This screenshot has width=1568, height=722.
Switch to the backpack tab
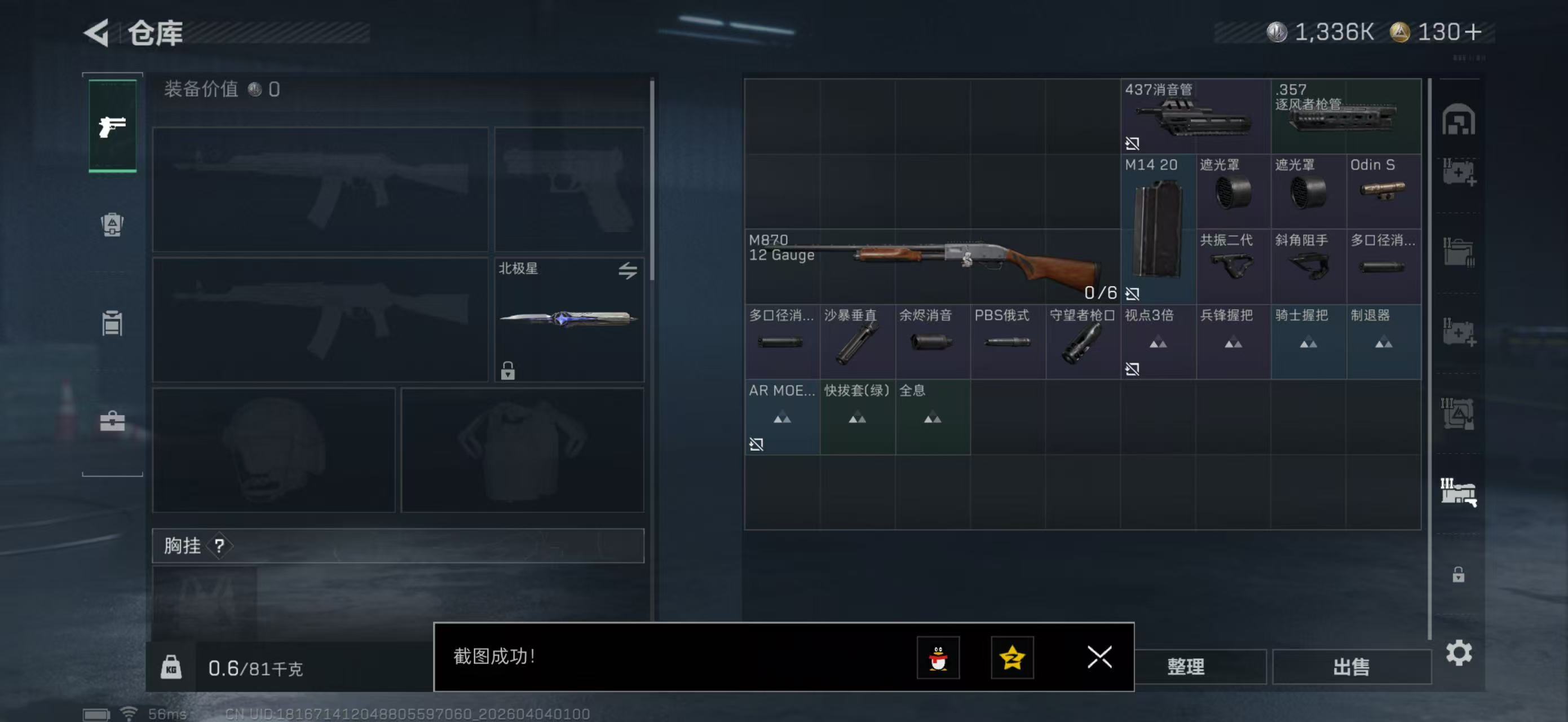[x=113, y=224]
